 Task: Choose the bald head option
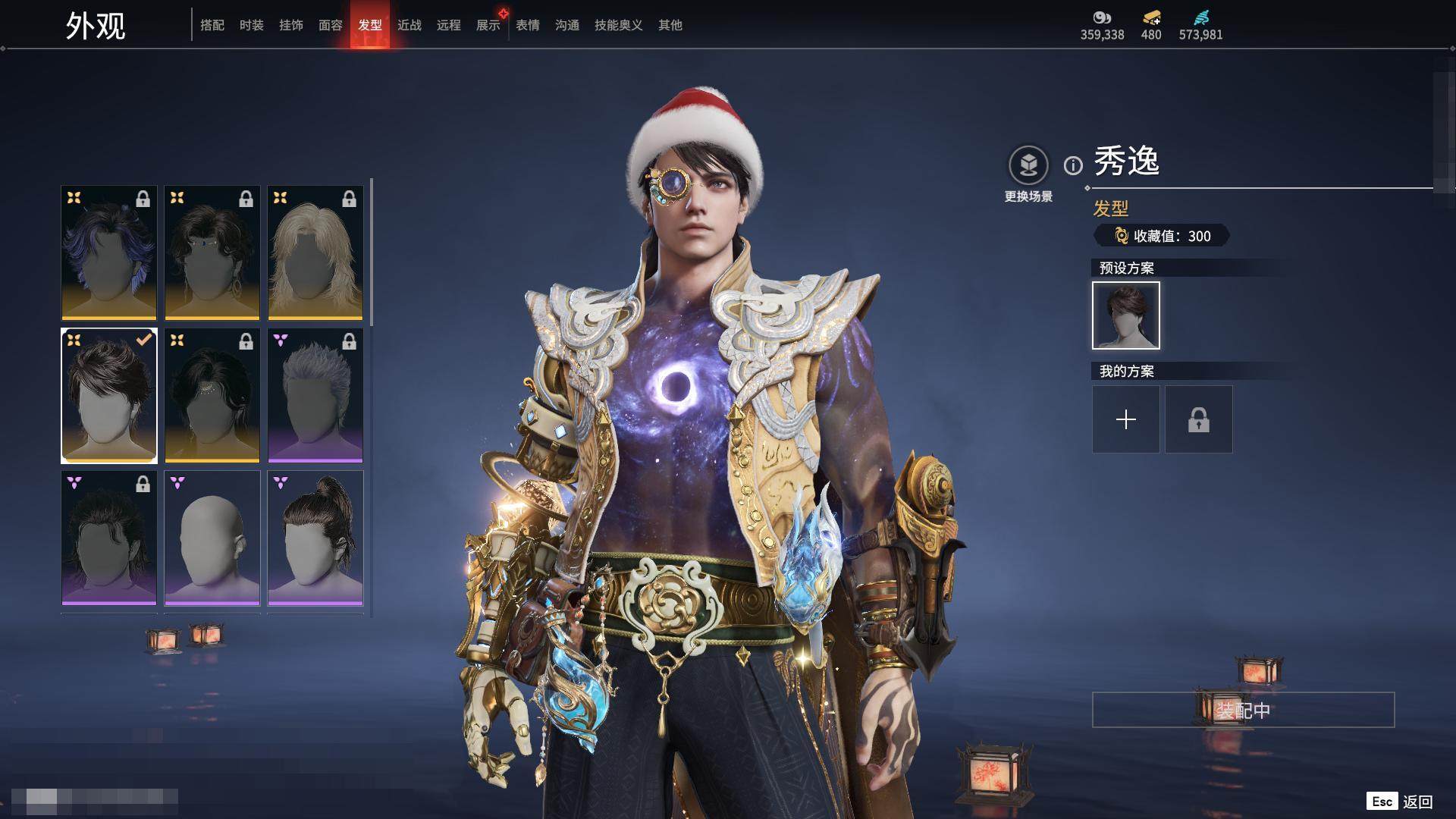212,538
